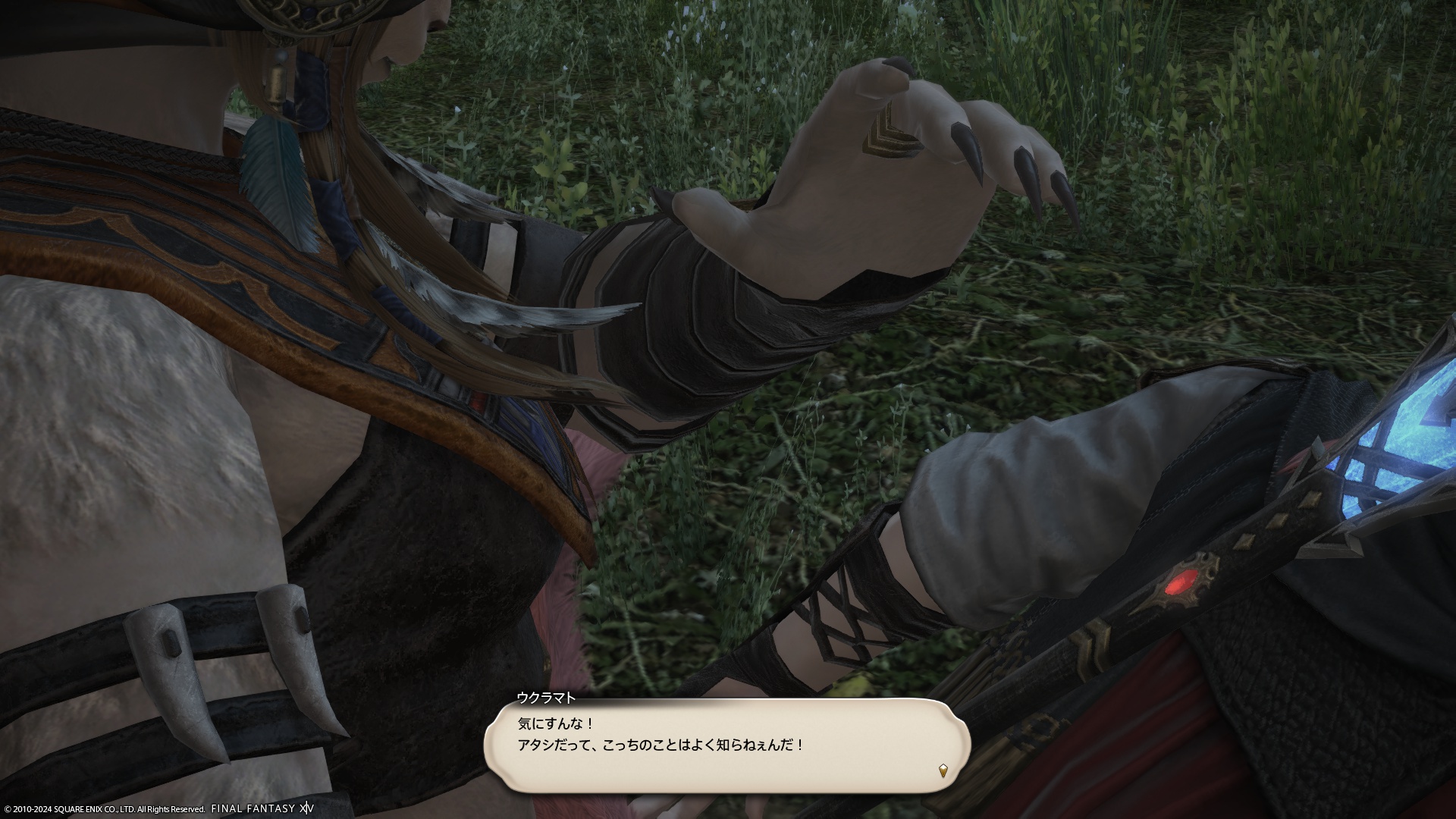
Task: Advance Wuk Lamat's dialogue box
Action: 726,745
